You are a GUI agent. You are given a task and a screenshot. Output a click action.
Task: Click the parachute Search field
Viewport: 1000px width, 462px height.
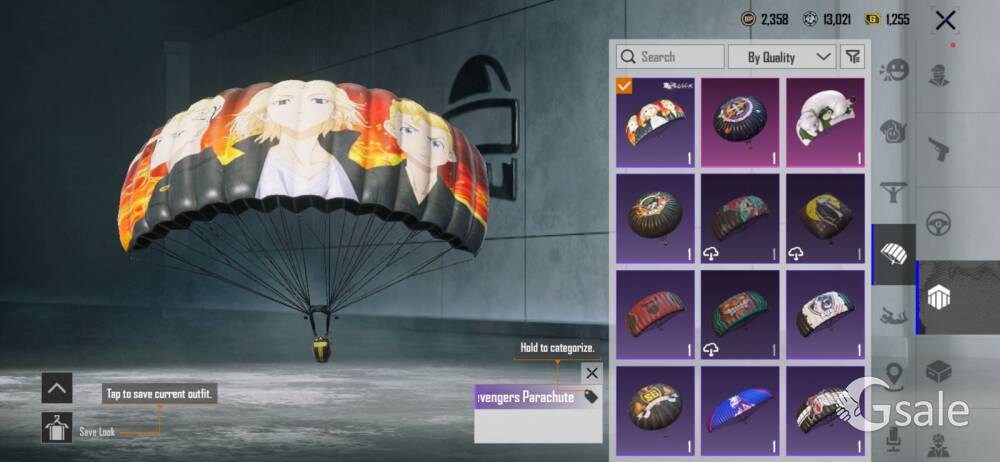[x=670, y=57]
